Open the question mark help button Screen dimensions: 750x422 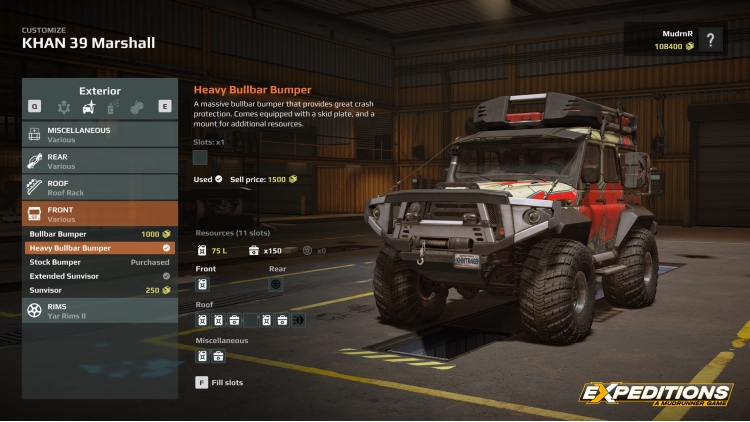[710, 40]
